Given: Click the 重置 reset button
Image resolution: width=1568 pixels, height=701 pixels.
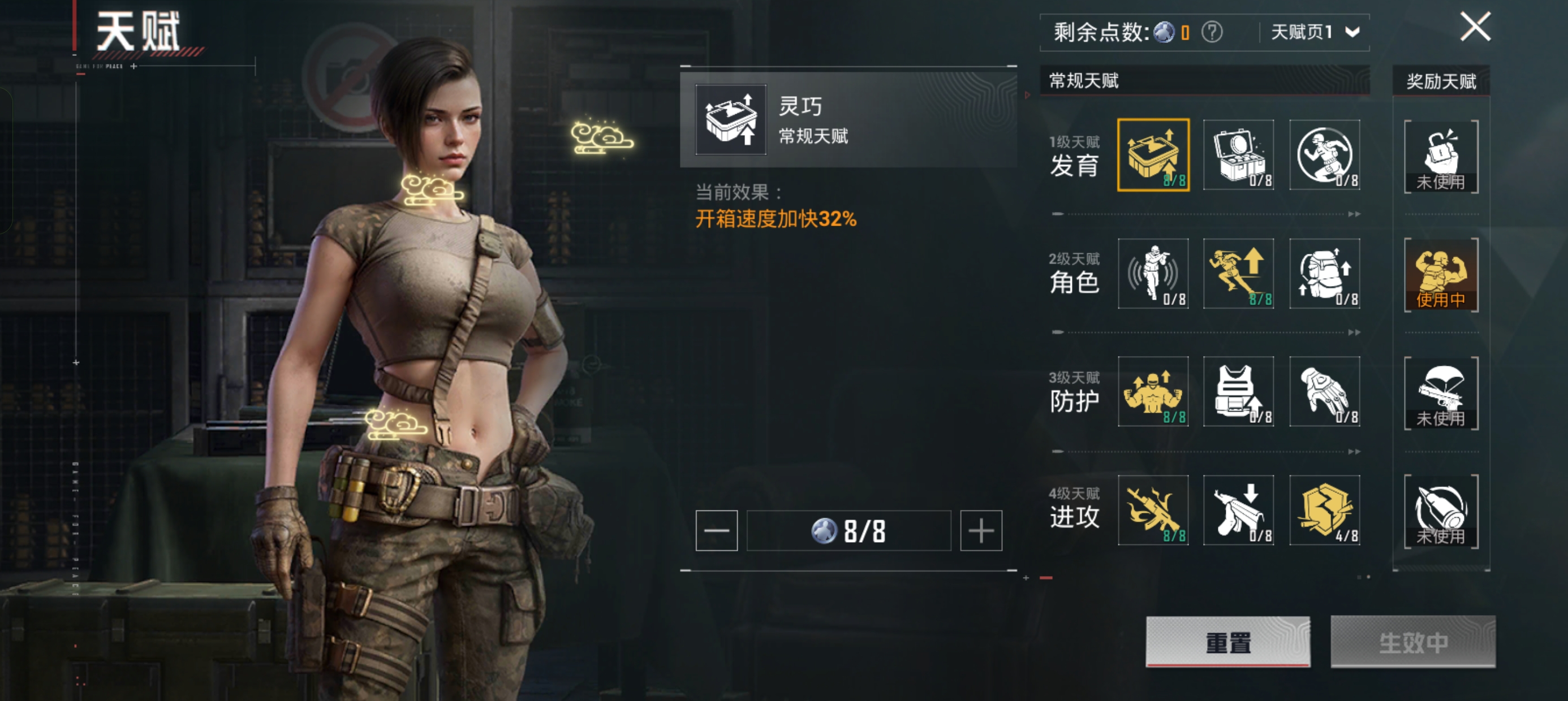Looking at the screenshot, I should (1227, 642).
